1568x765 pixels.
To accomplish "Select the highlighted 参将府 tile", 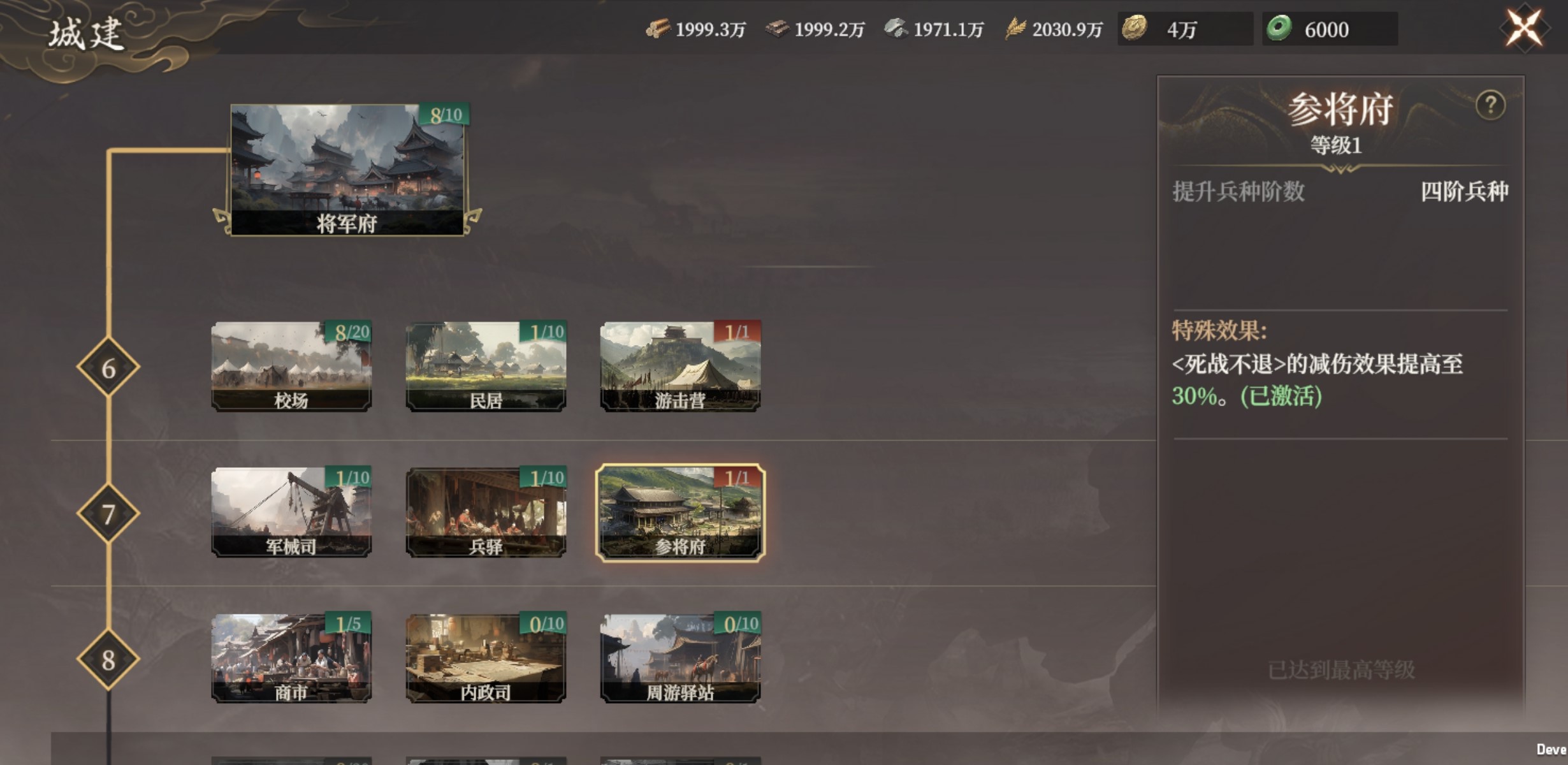I will click(x=680, y=512).
